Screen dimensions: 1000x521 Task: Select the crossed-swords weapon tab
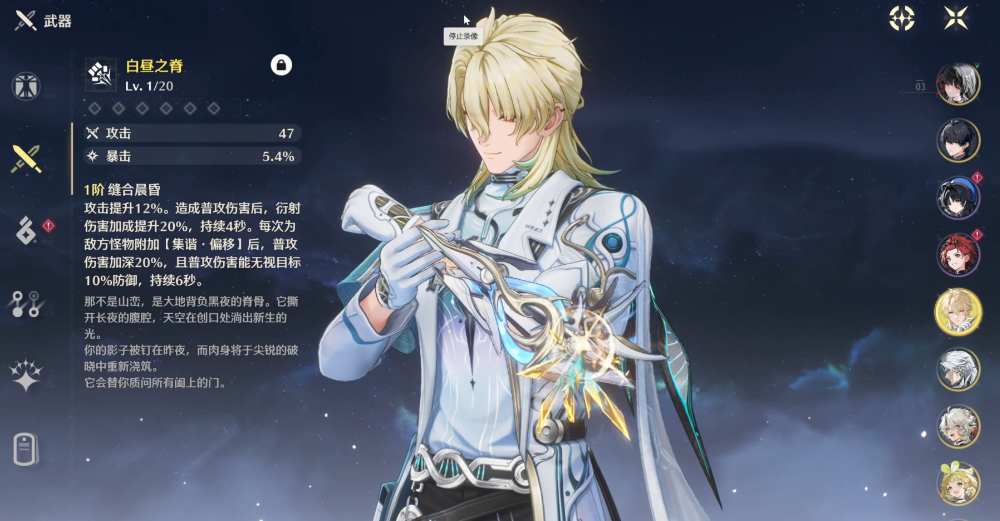27,158
